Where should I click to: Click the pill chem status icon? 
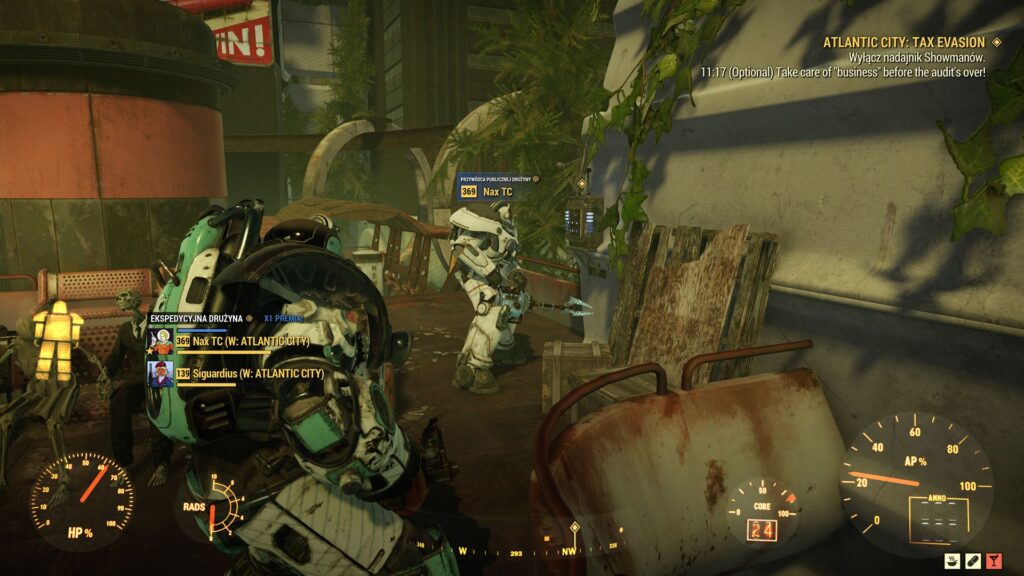(x=974, y=560)
